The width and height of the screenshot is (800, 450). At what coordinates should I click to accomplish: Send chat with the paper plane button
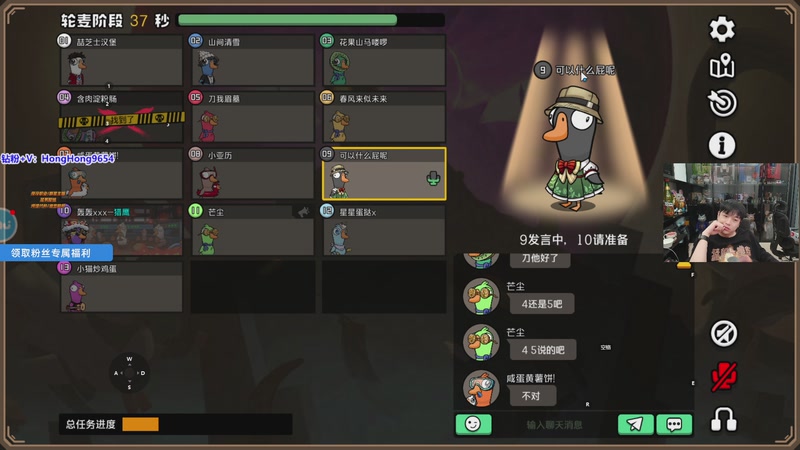[635, 424]
